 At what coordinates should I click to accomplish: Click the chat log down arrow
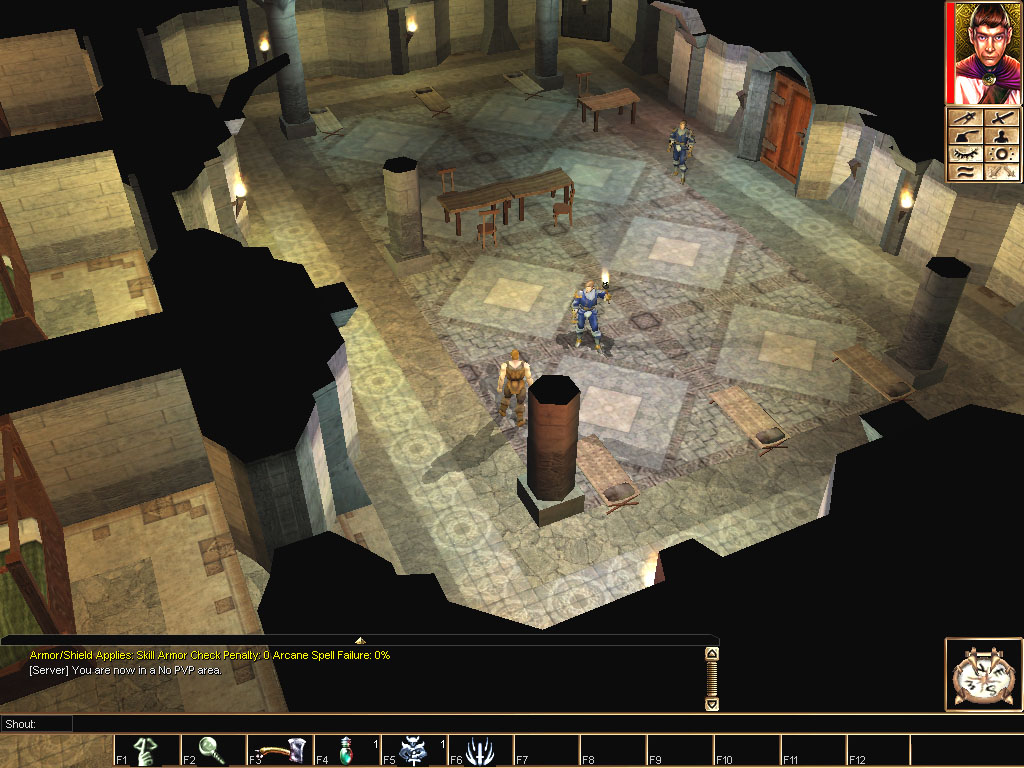712,703
